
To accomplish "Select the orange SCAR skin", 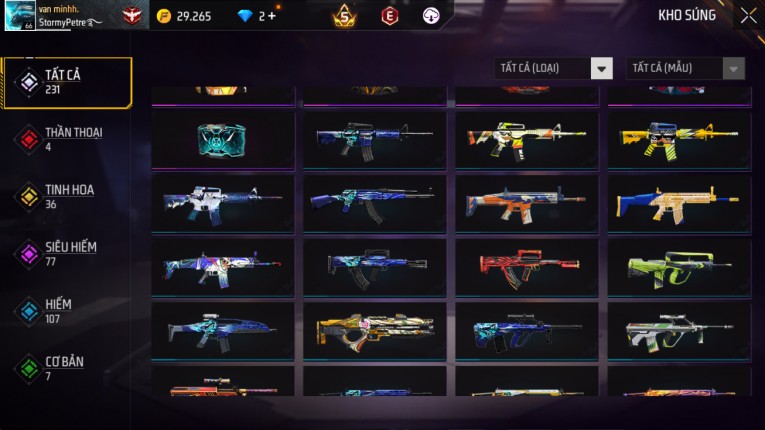I will (526, 202).
